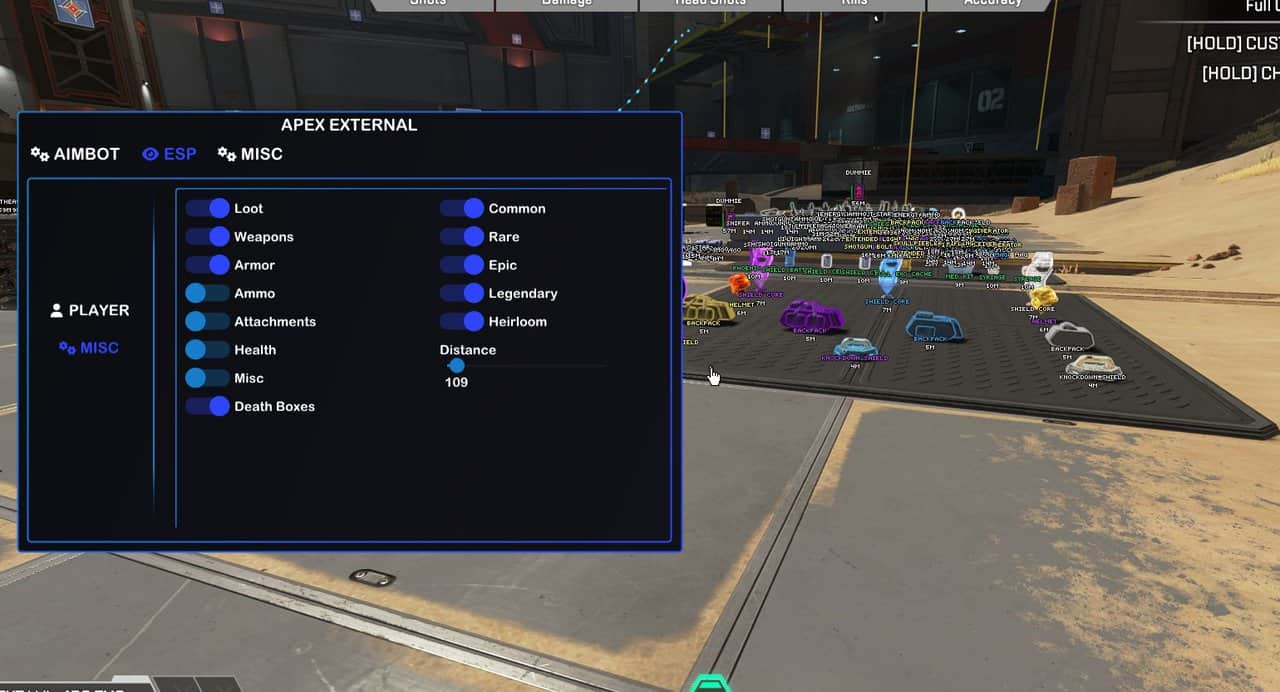Choose the PLAYER section in the sidebar
Screen dimensions: 1280x692
click(x=90, y=310)
